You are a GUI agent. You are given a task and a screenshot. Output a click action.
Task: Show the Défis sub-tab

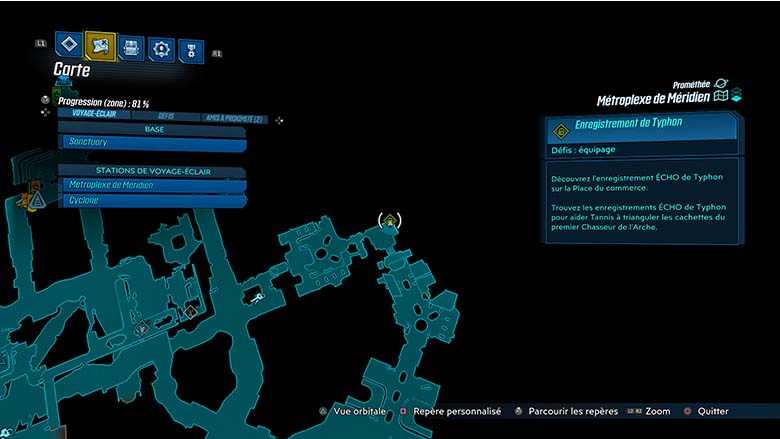166,118
